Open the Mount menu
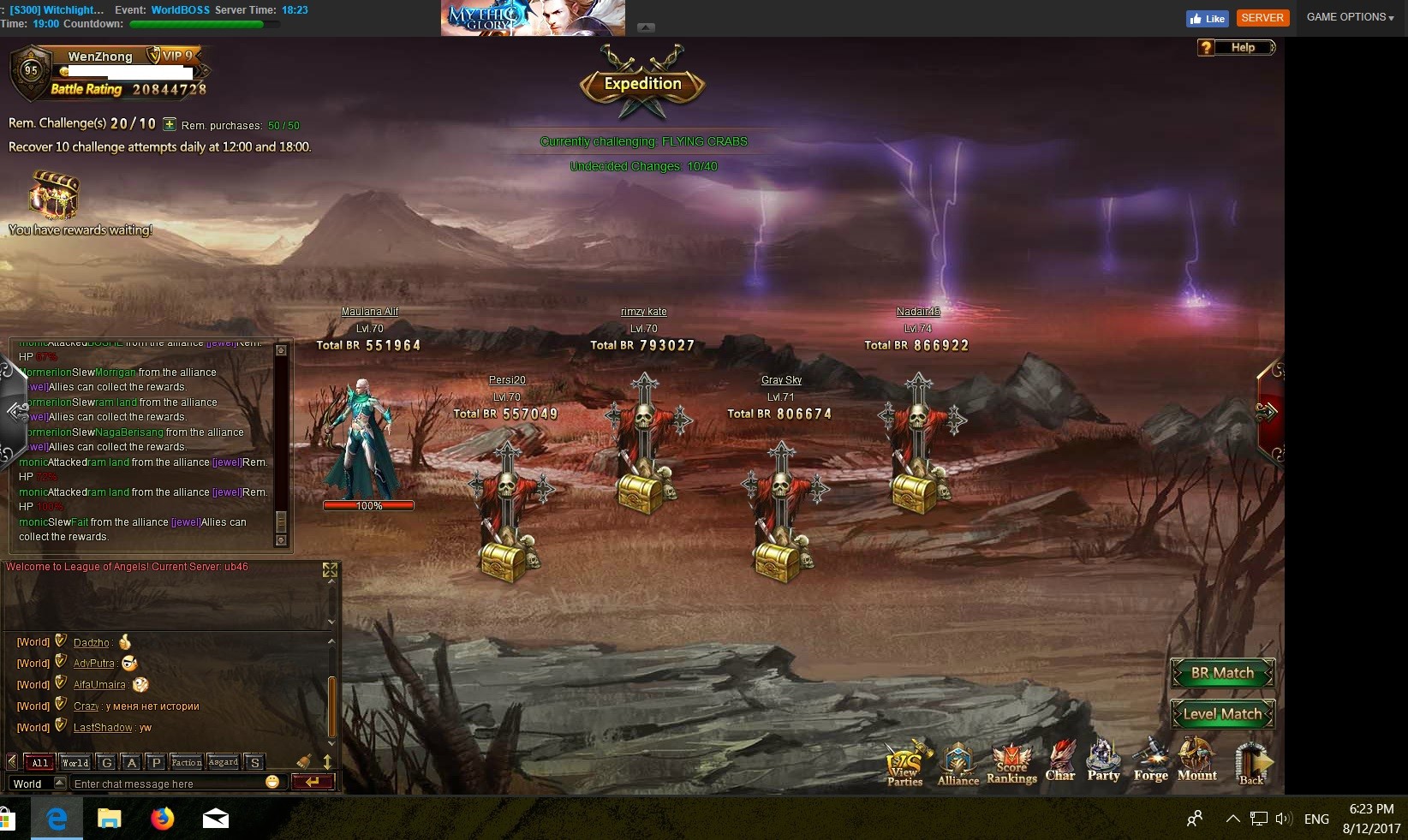Screen dimensions: 1408x840 1196,761
